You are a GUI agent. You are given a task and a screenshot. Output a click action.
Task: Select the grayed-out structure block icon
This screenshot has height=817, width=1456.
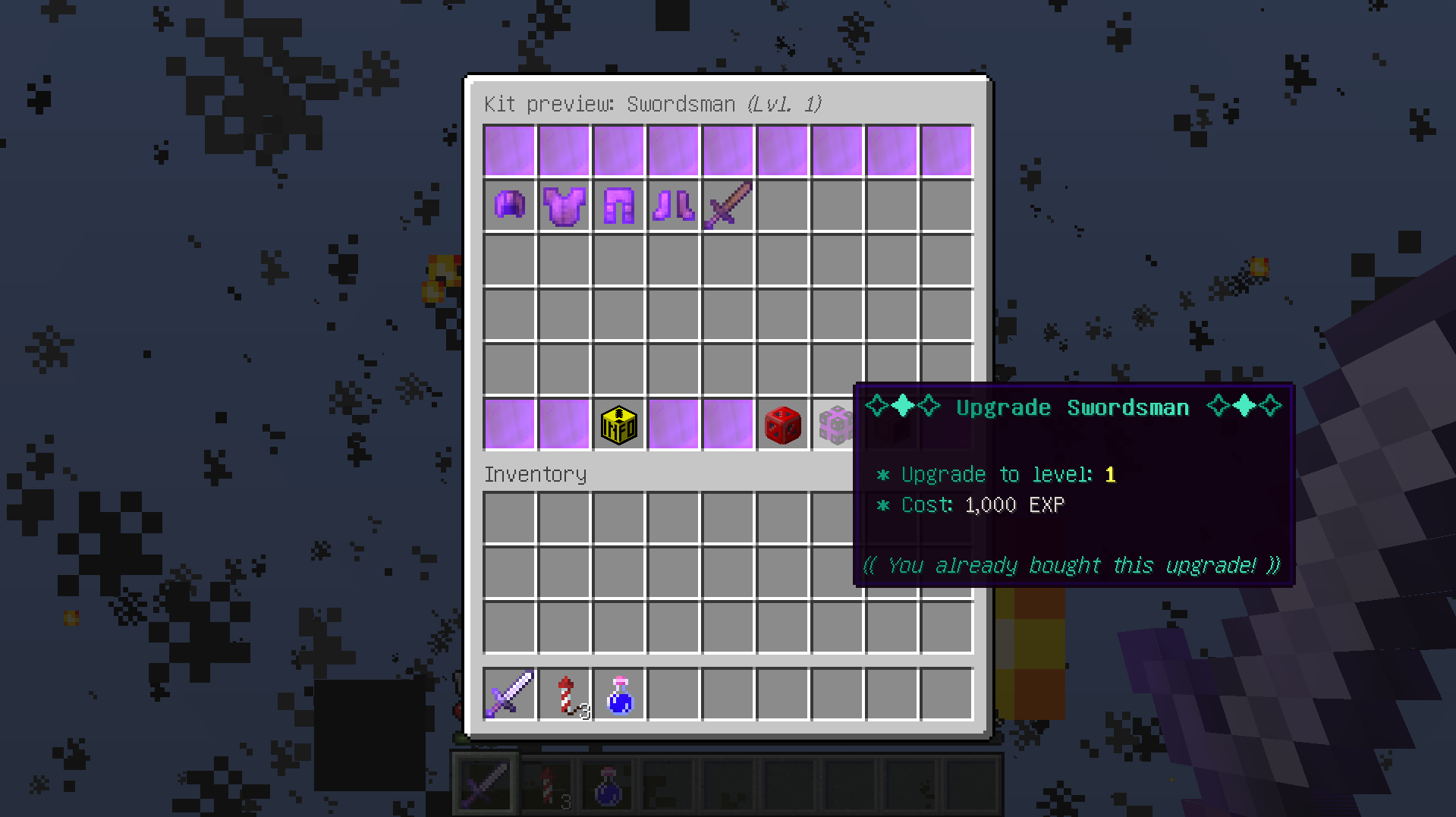coord(837,425)
